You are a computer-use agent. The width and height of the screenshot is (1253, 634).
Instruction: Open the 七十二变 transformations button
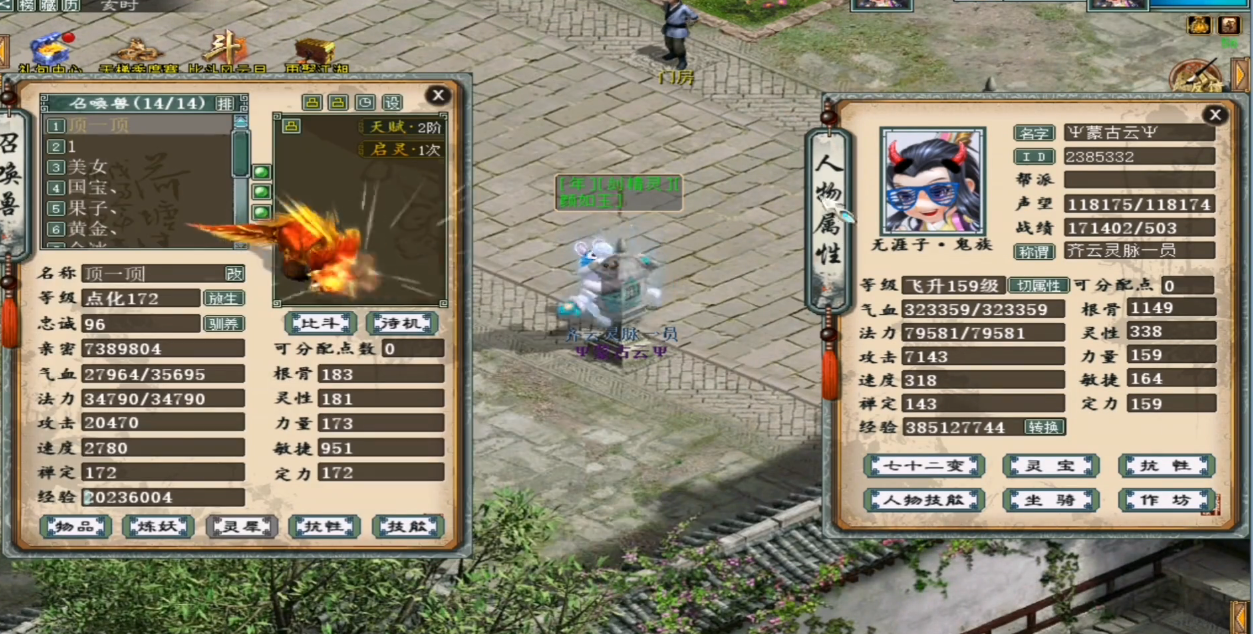pyautogui.click(x=924, y=466)
